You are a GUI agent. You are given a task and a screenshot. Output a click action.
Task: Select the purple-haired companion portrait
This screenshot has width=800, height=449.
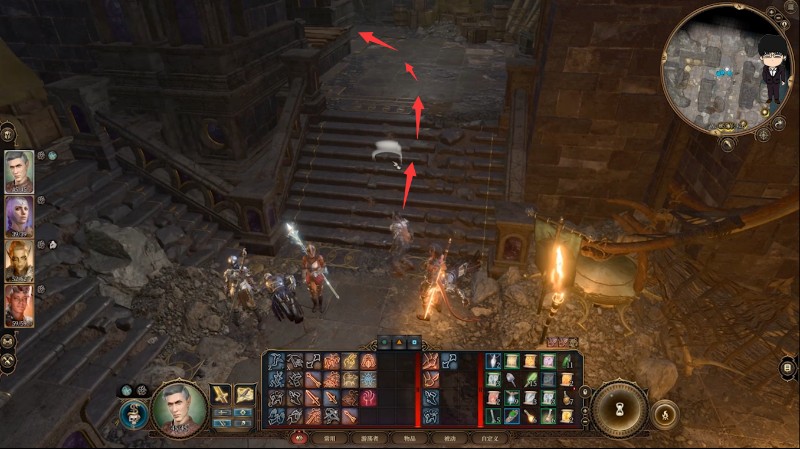[19, 216]
